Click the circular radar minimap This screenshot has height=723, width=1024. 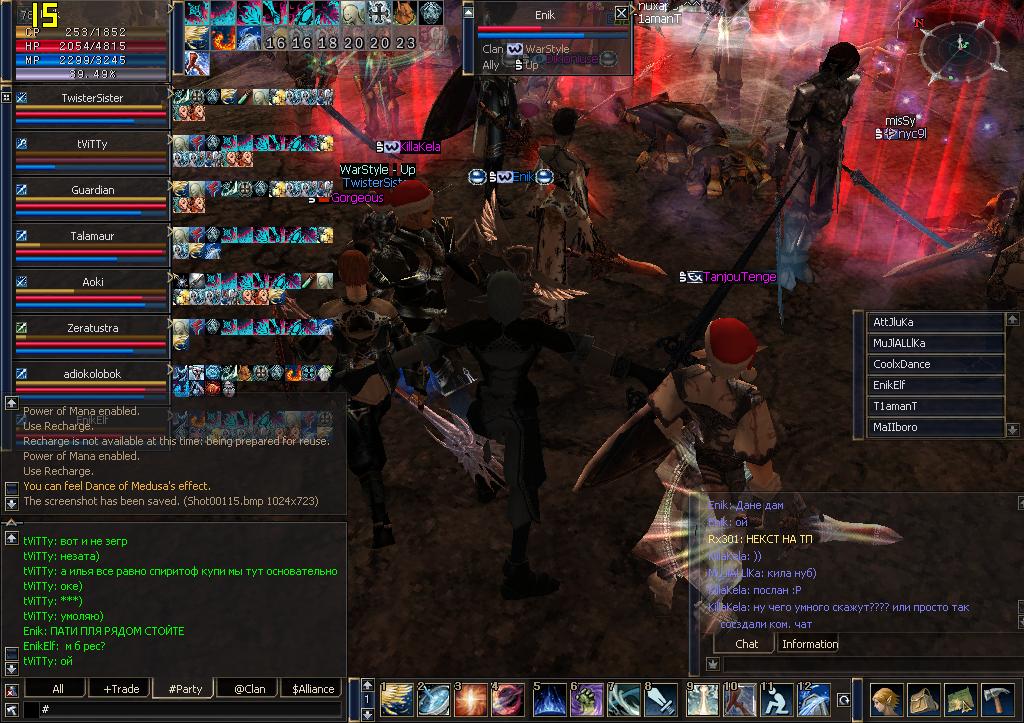pos(962,47)
